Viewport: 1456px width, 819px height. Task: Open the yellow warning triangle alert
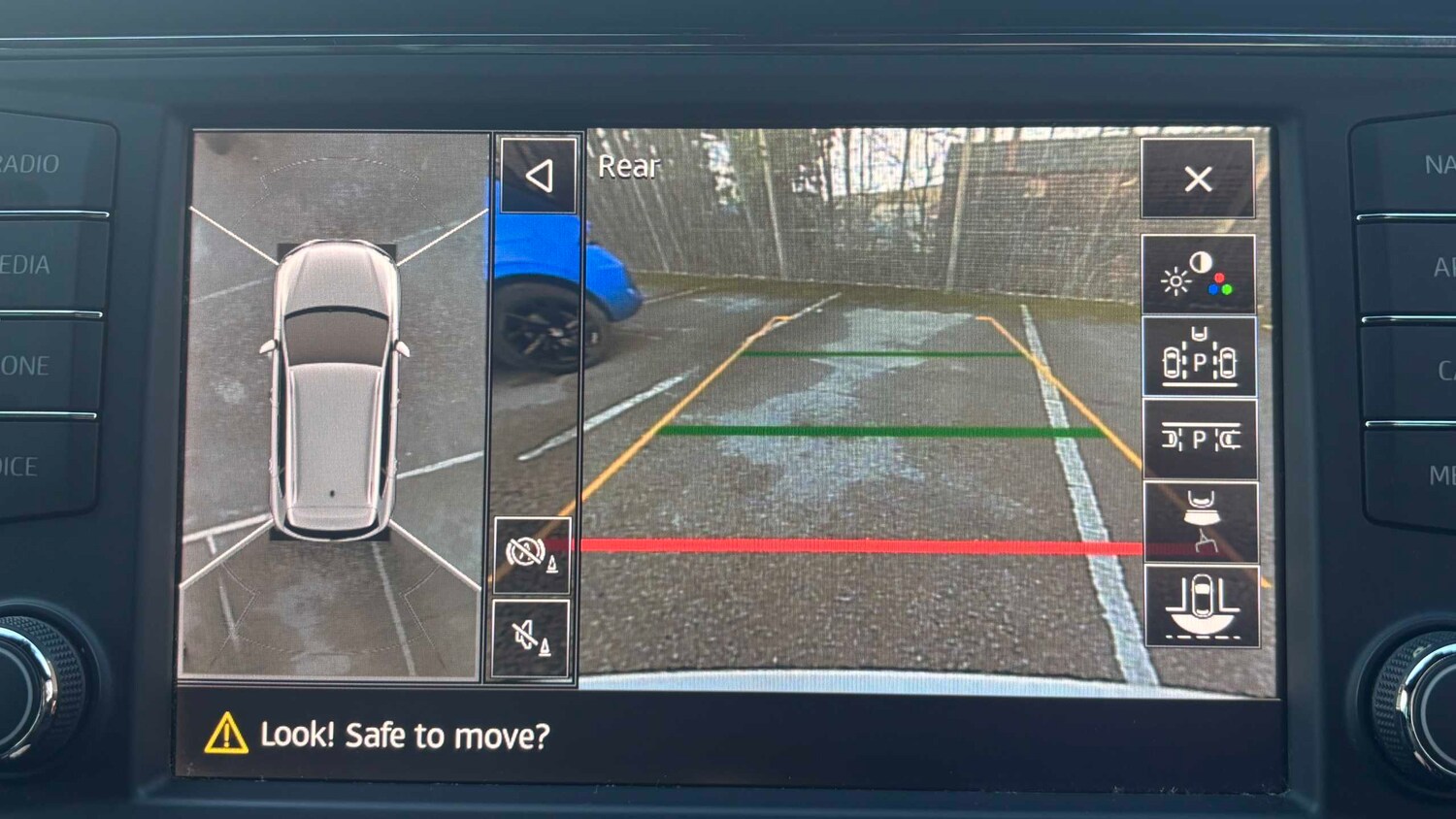click(227, 735)
